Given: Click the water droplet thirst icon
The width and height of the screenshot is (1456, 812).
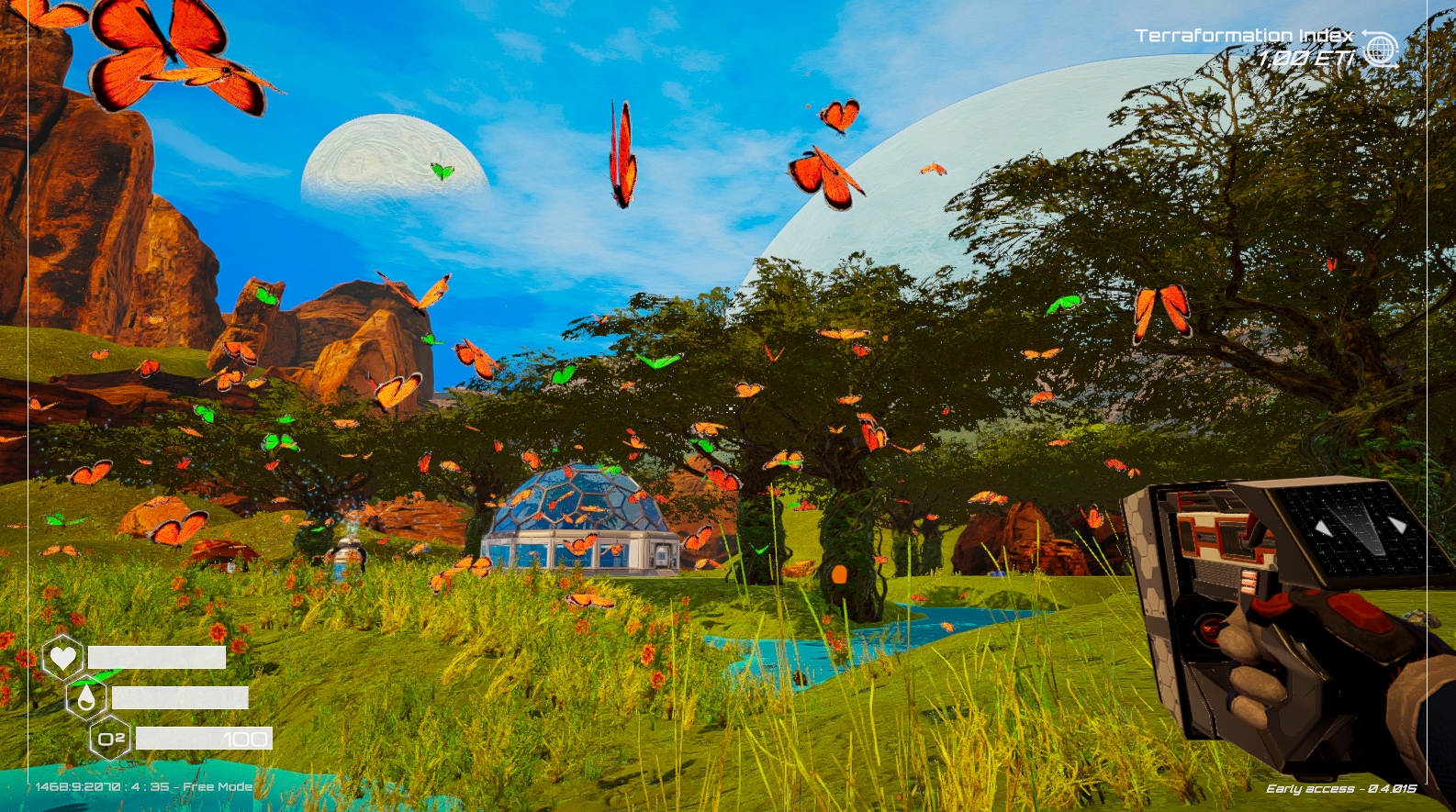Looking at the screenshot, I should pos(86,698).
